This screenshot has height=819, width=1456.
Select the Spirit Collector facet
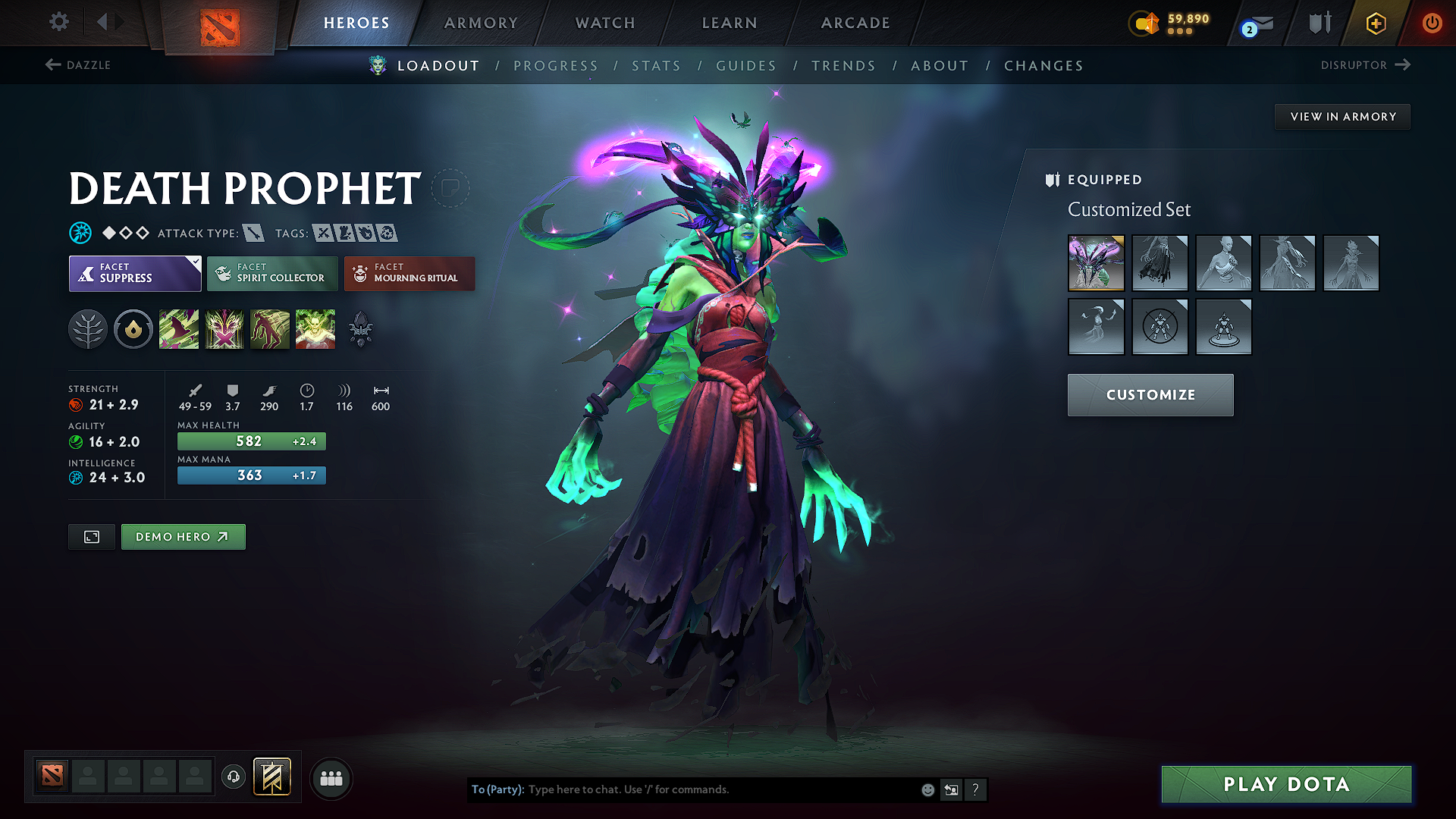271,273
